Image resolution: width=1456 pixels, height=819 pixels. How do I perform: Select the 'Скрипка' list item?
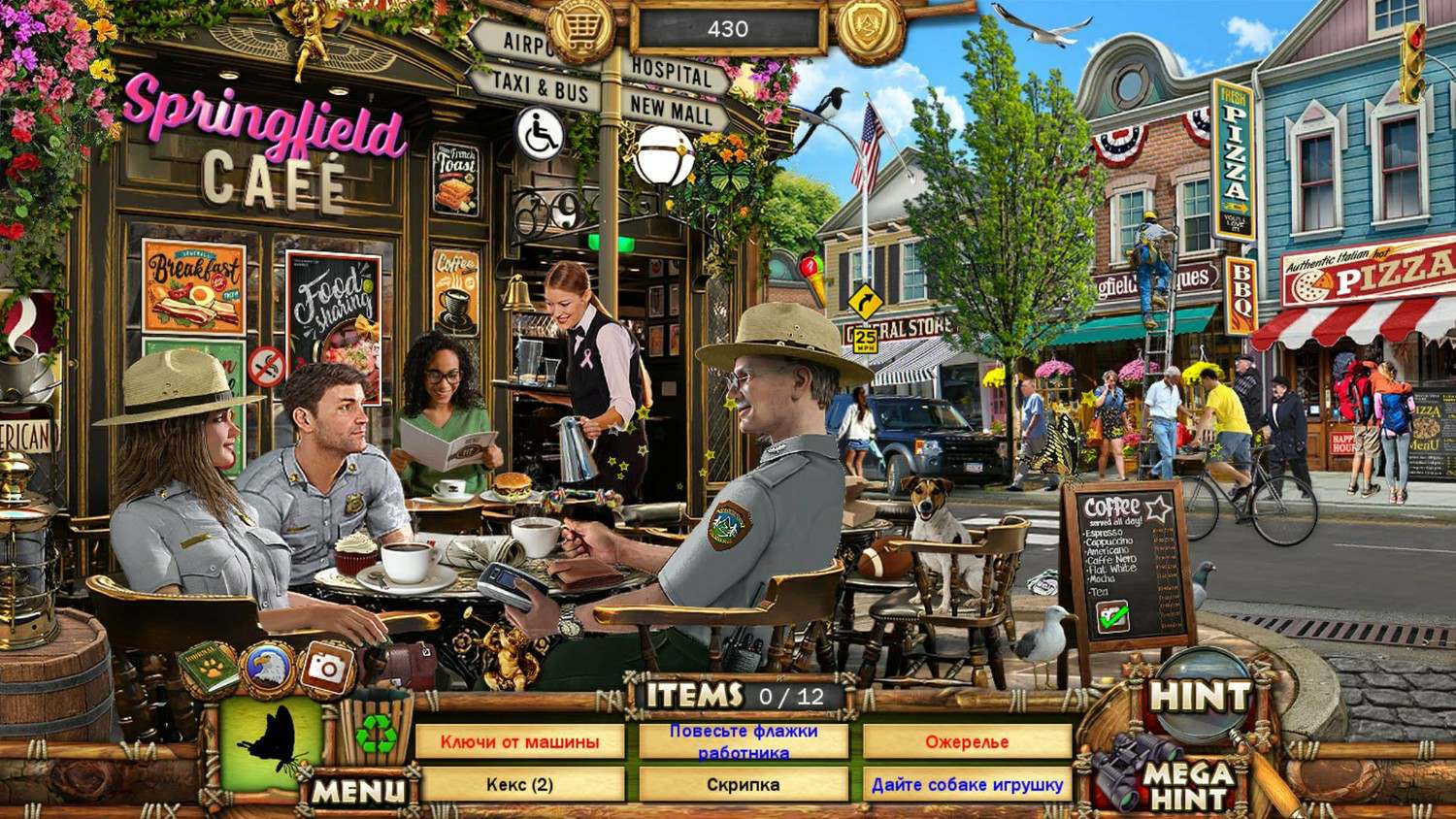(x=744, y=784)
